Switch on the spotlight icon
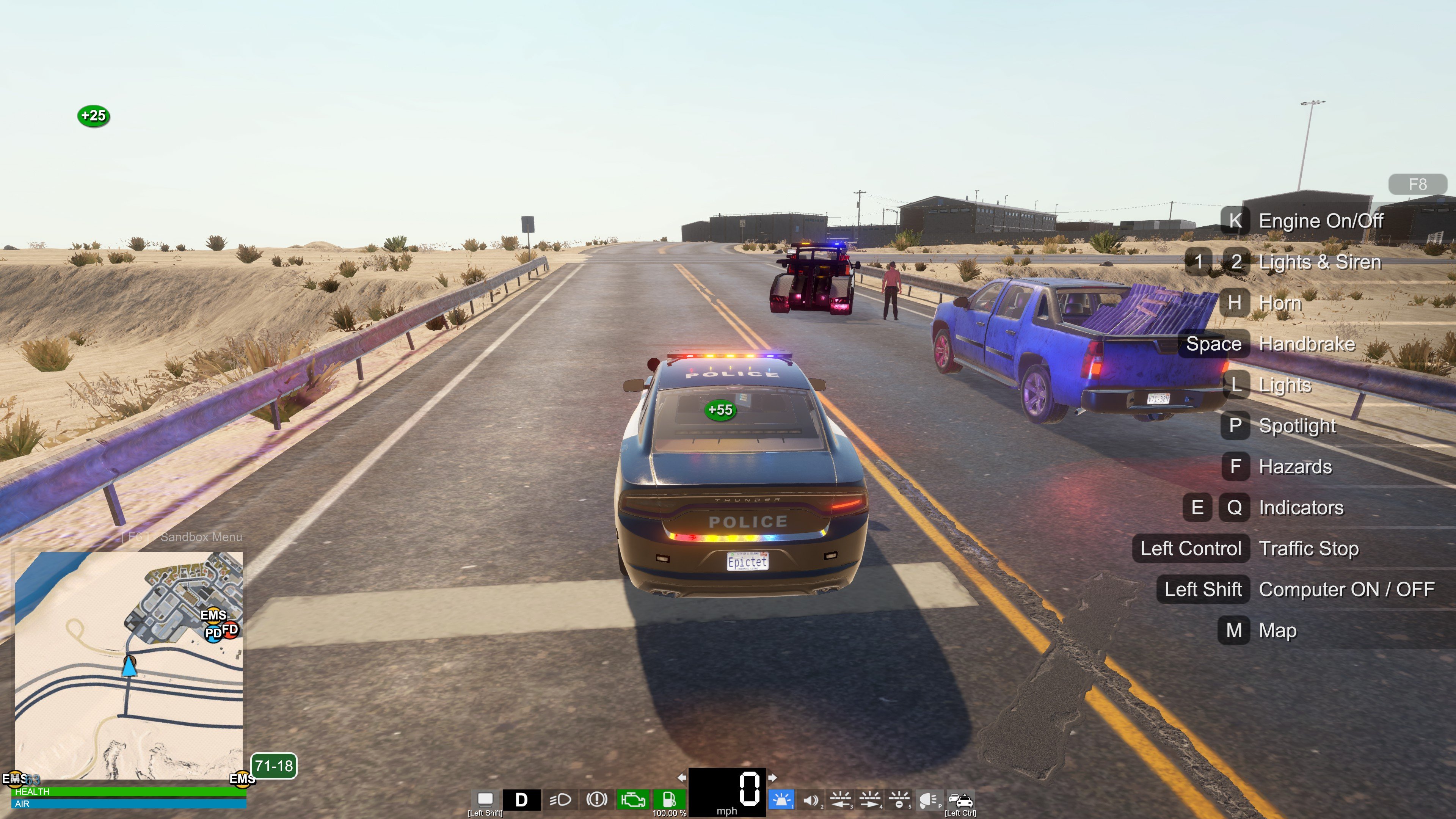 928,800
